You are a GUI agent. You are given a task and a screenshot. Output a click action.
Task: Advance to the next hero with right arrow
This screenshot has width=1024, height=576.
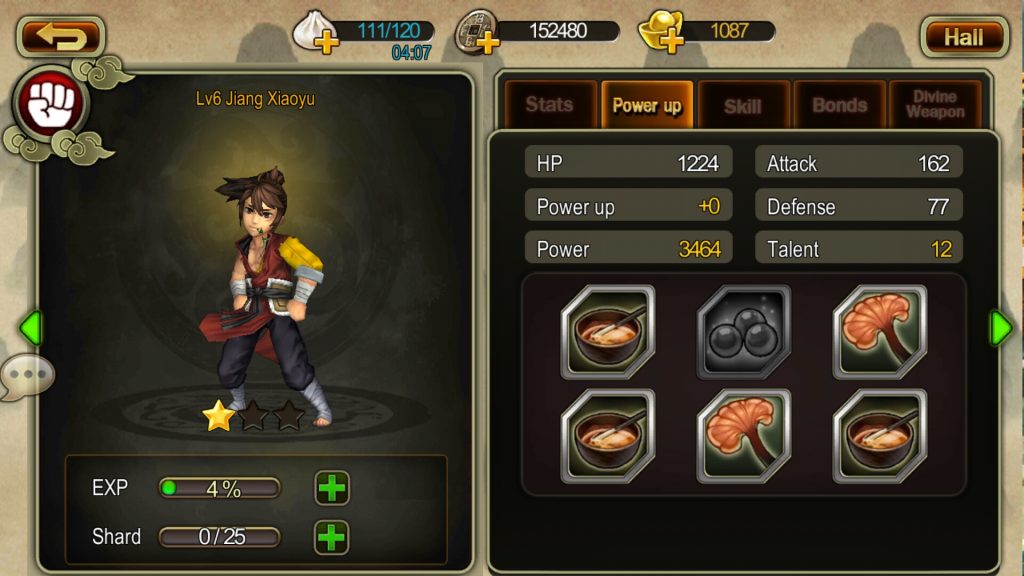[1000, 328]
